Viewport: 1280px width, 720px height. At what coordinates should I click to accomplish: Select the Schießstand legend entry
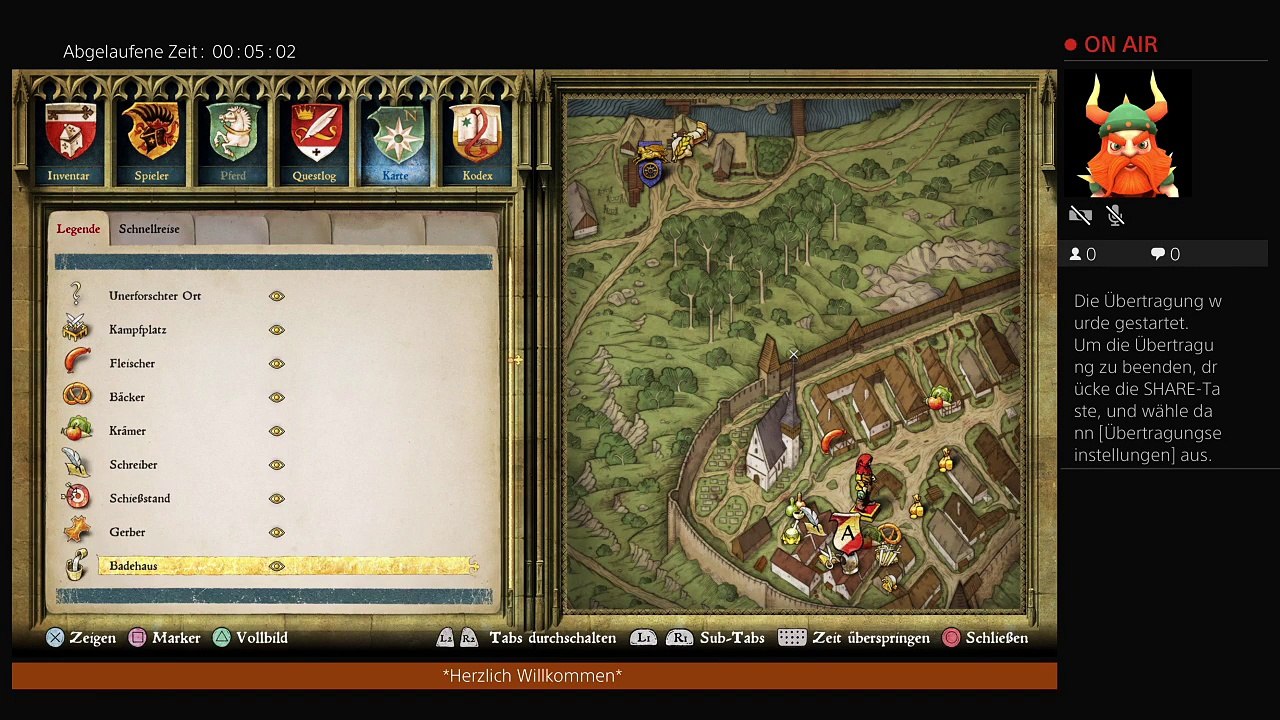(x=140, y=499)
